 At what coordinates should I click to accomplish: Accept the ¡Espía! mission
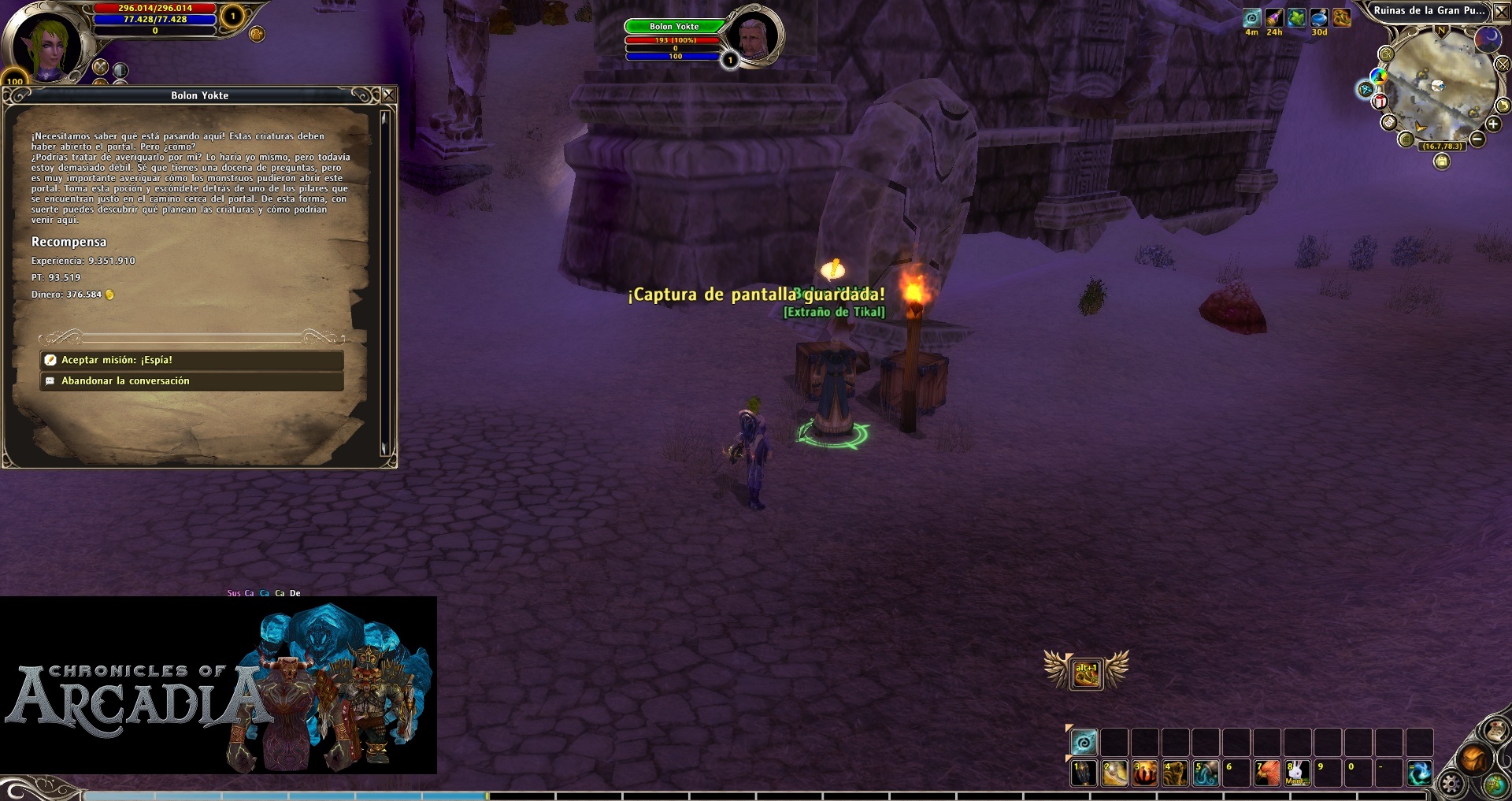[x=191, y=360]
